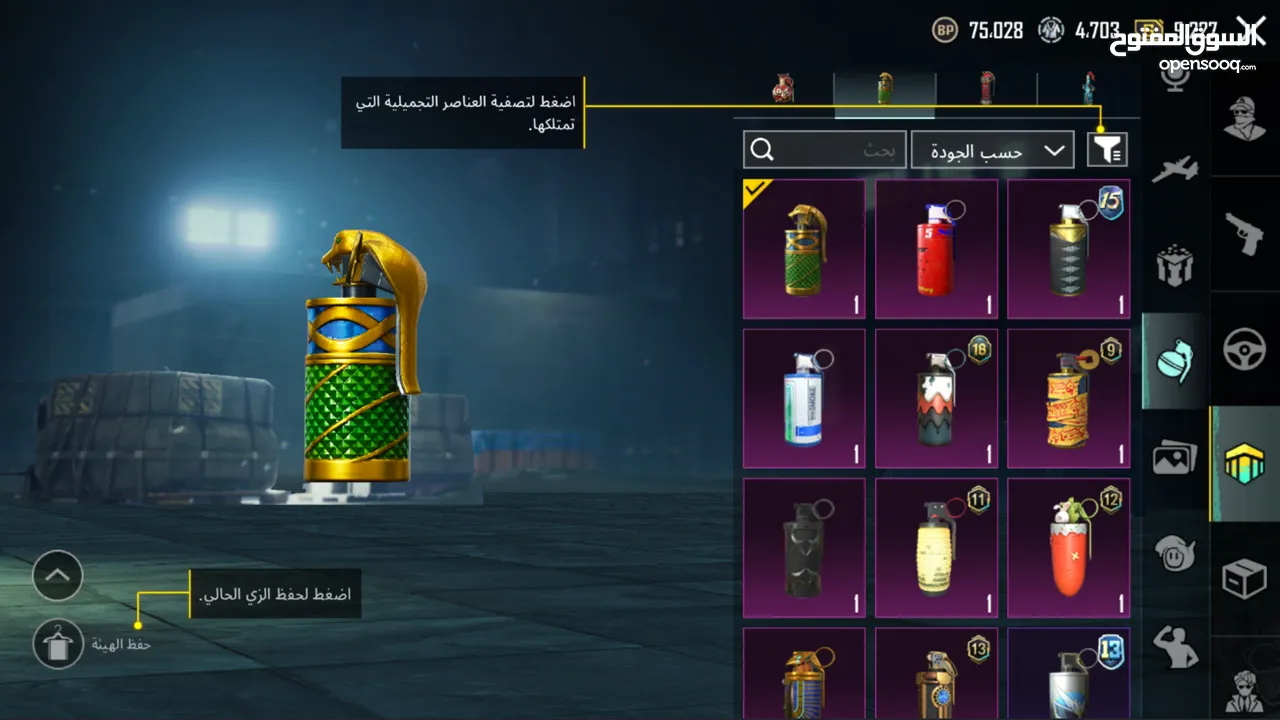Open the حسب الجودة sort dropdown
This screenshot has width=1280, height=720.
tap(992, 149)
